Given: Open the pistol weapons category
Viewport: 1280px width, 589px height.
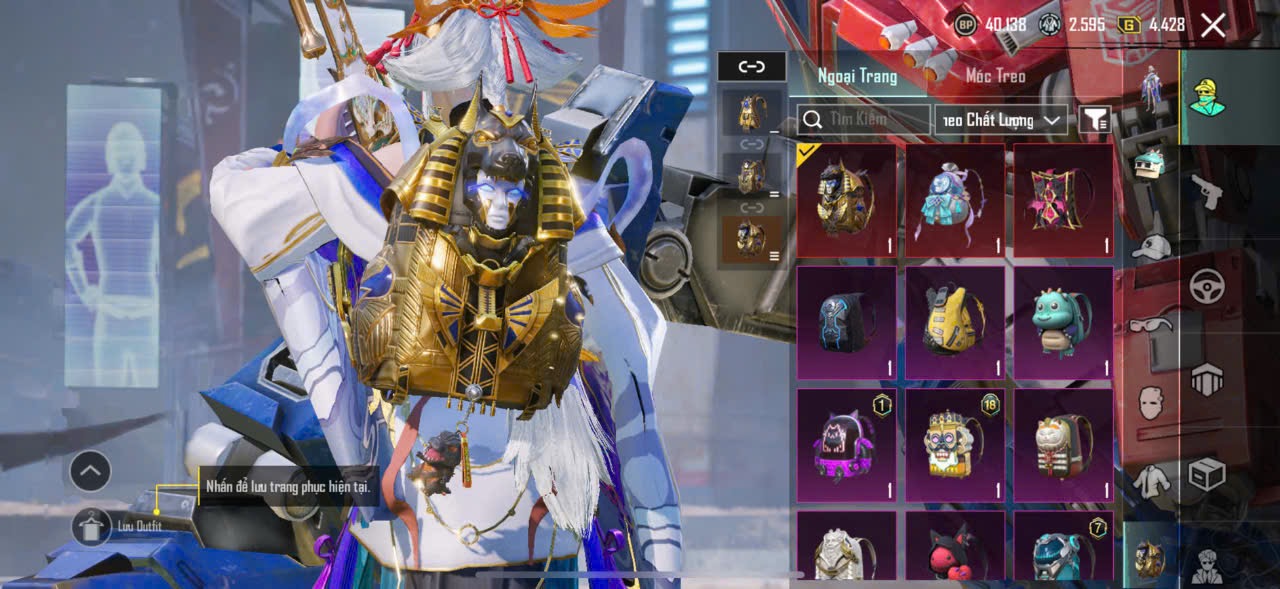Looking at the screenshot, I should click(1207, 190).
